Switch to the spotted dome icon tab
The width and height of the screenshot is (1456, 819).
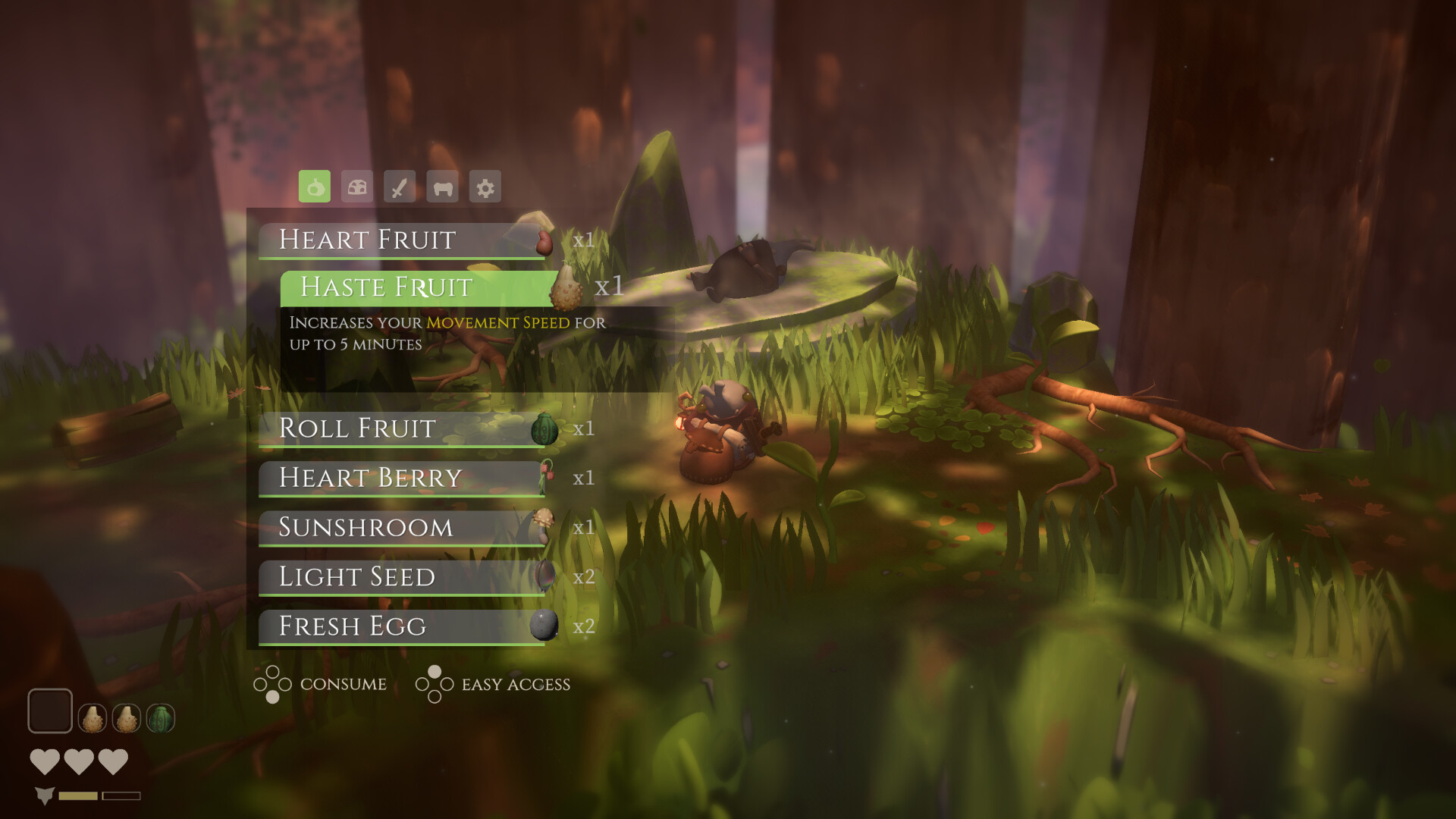(357, 187)
